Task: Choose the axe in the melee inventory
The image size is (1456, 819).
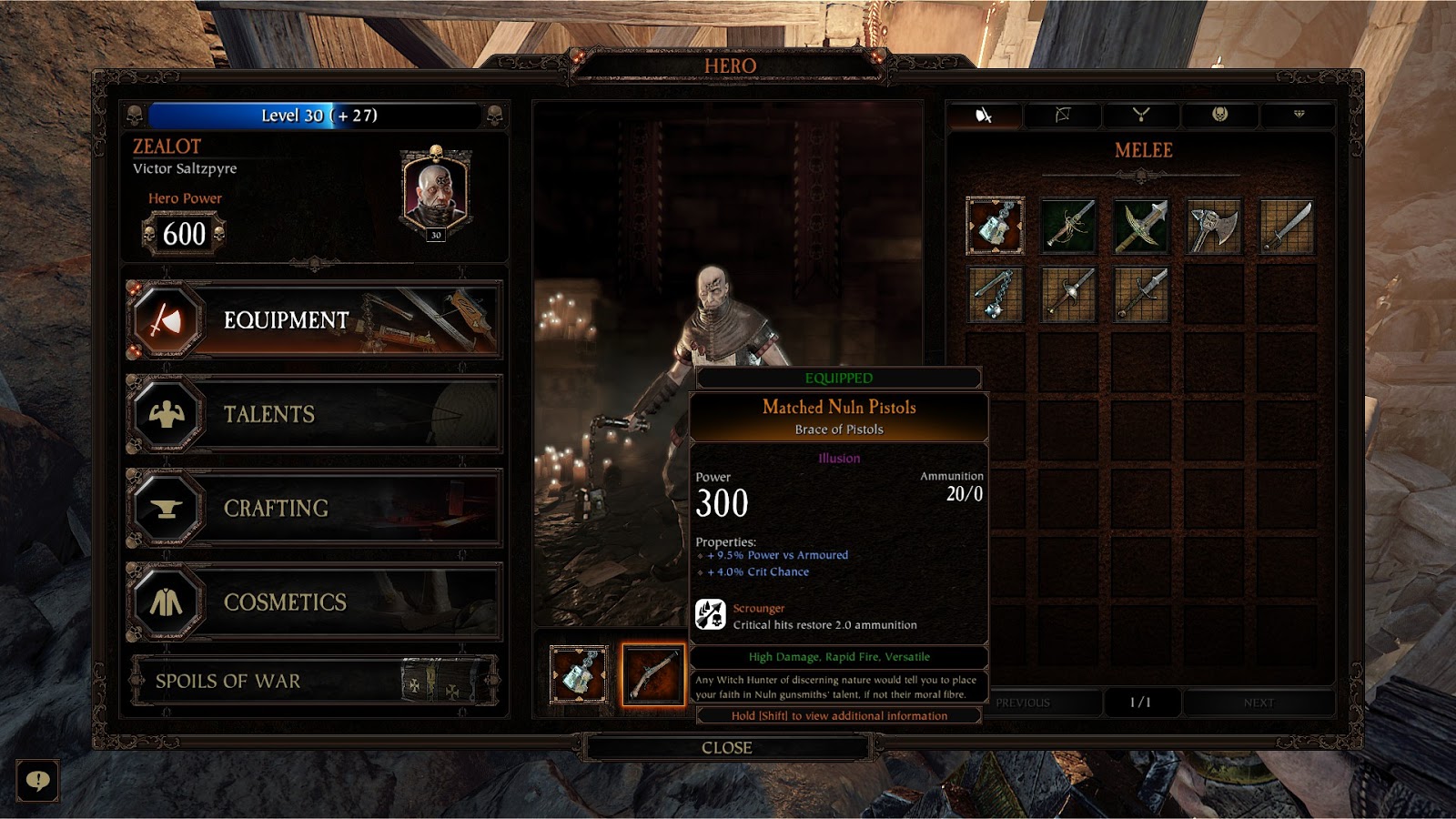Action: tap(1214, 226)
